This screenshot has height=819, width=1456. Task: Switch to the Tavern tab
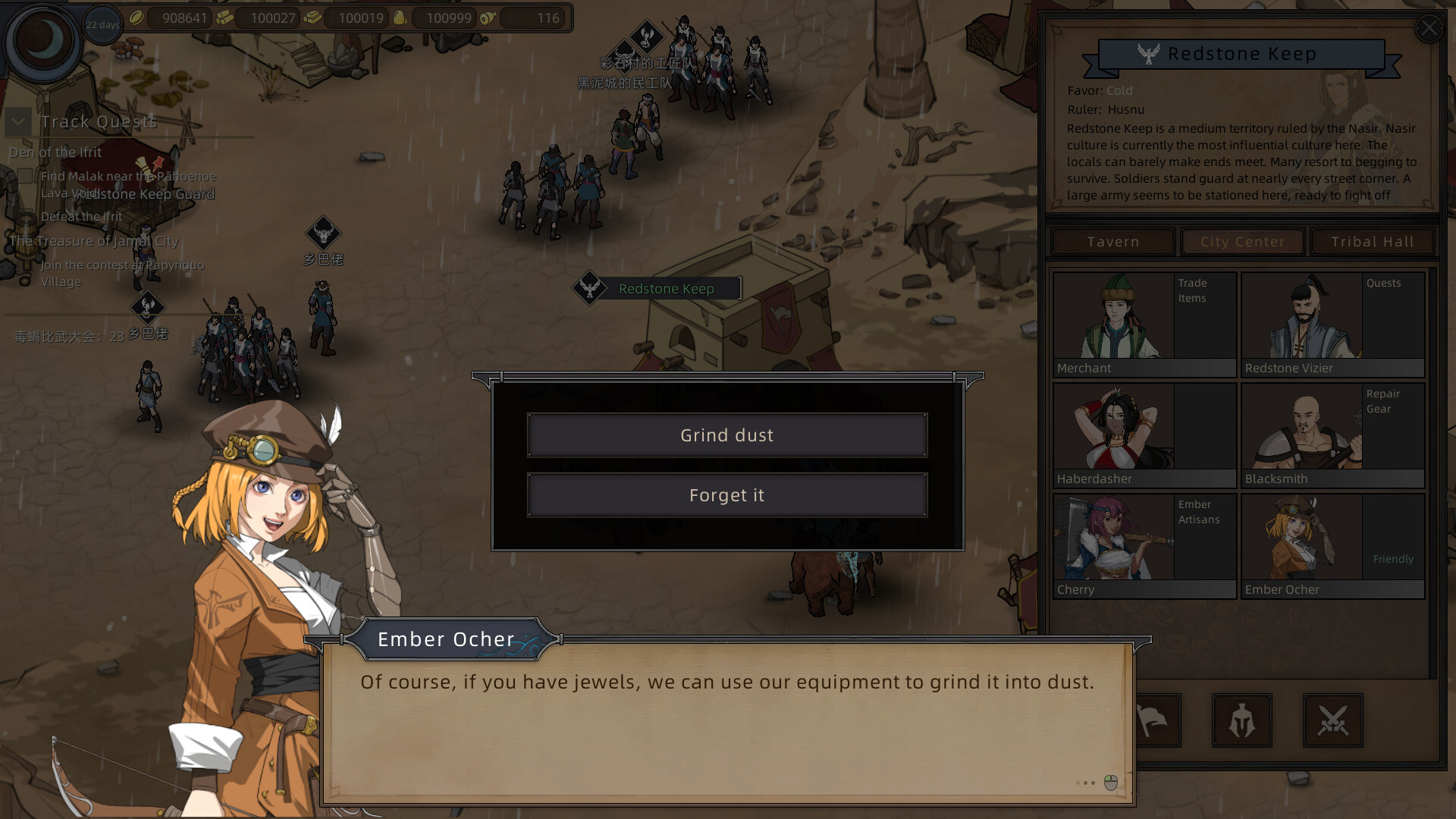click(1112, 241)
